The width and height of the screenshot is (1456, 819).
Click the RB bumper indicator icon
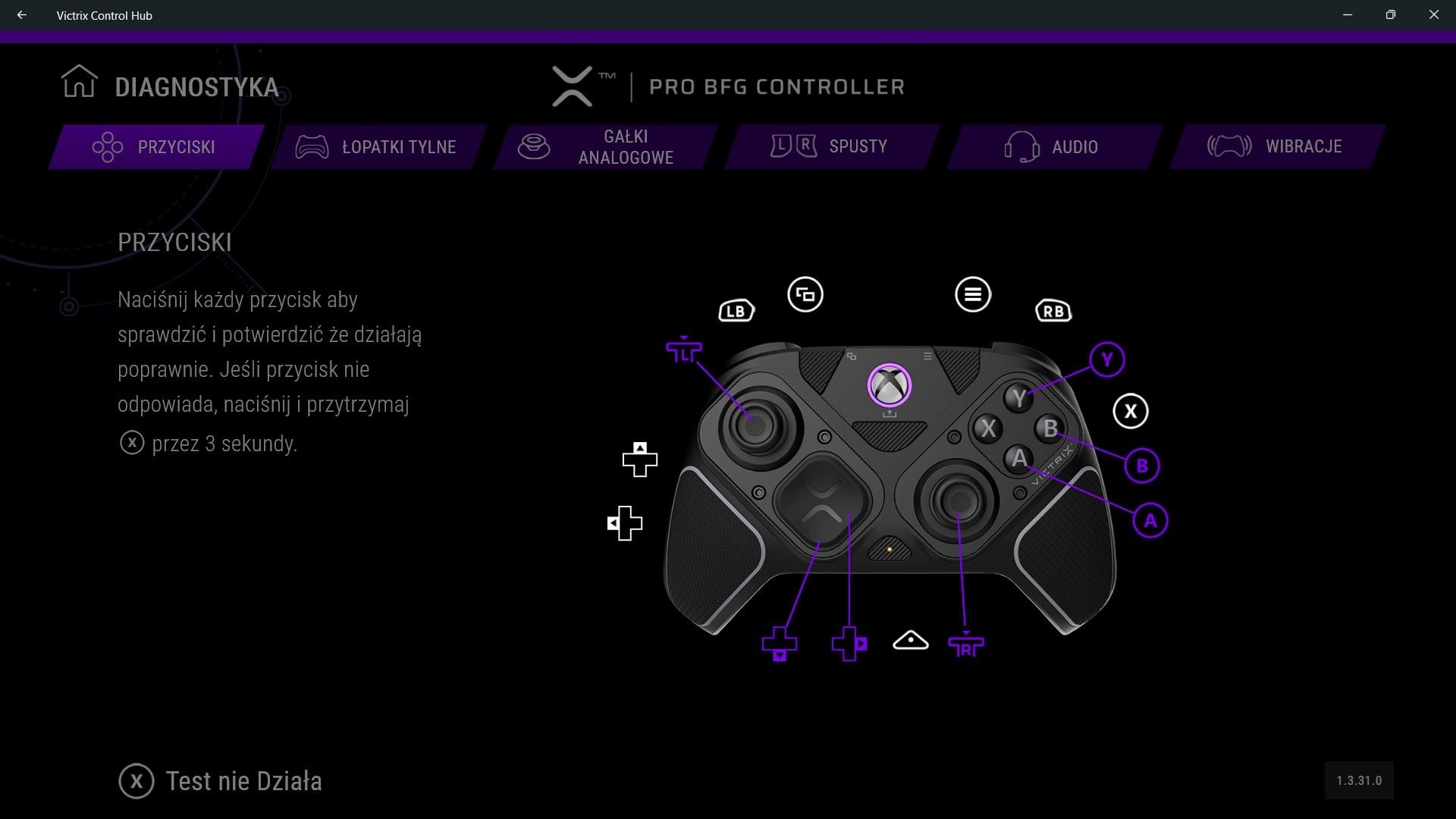(1053, 310)
